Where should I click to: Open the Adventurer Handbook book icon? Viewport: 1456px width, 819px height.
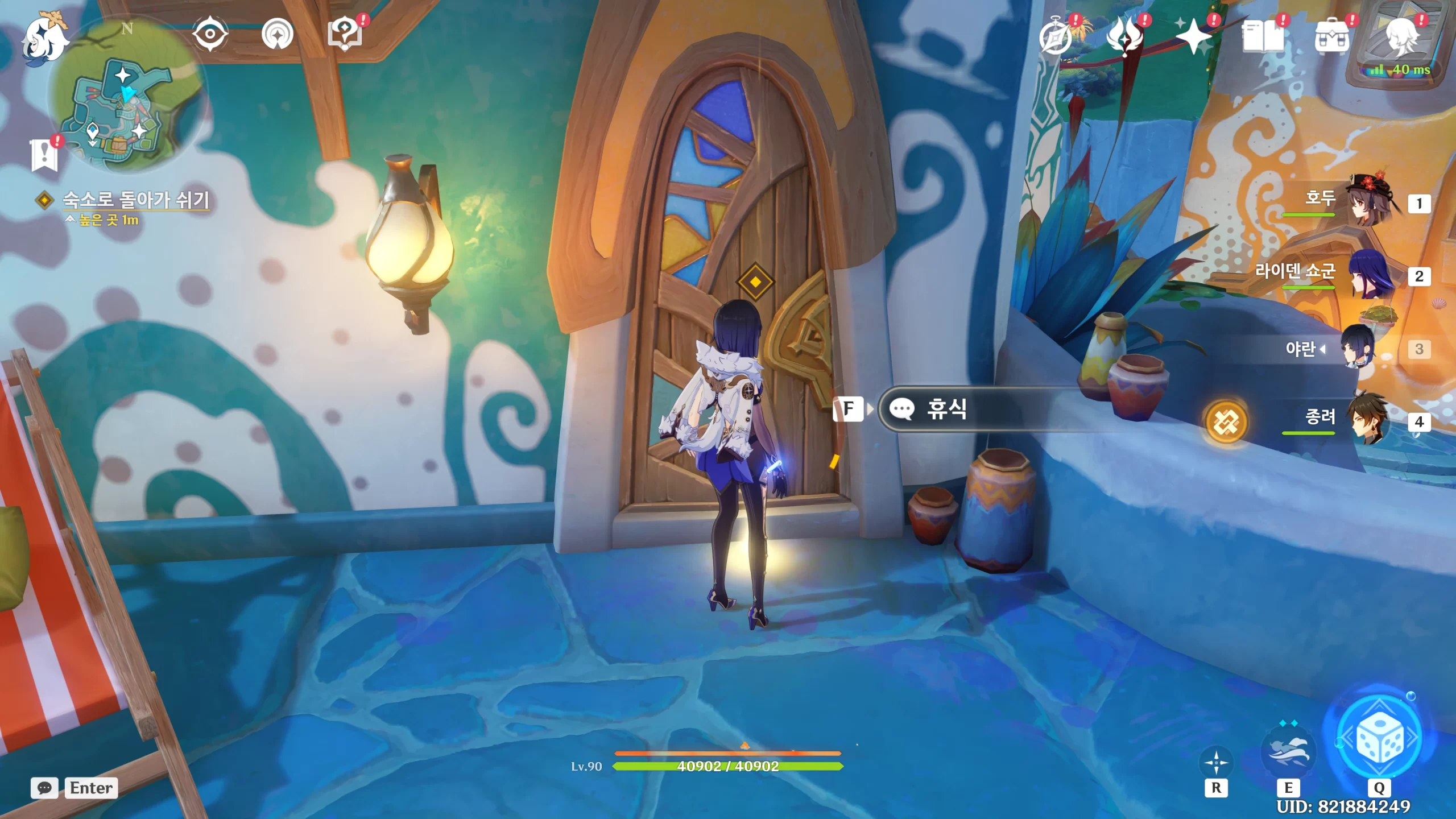(x=1263, y=36)
